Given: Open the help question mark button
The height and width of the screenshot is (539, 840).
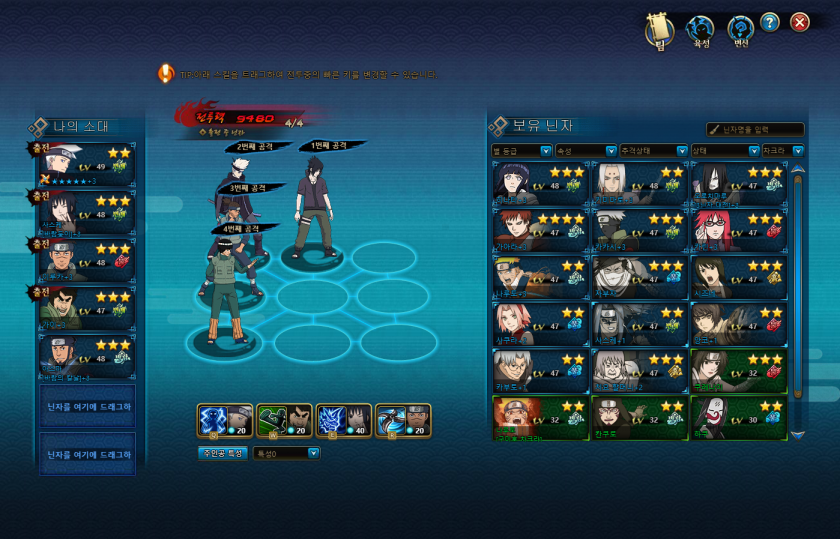Looking at the screenshot, I should pos(770,22).
